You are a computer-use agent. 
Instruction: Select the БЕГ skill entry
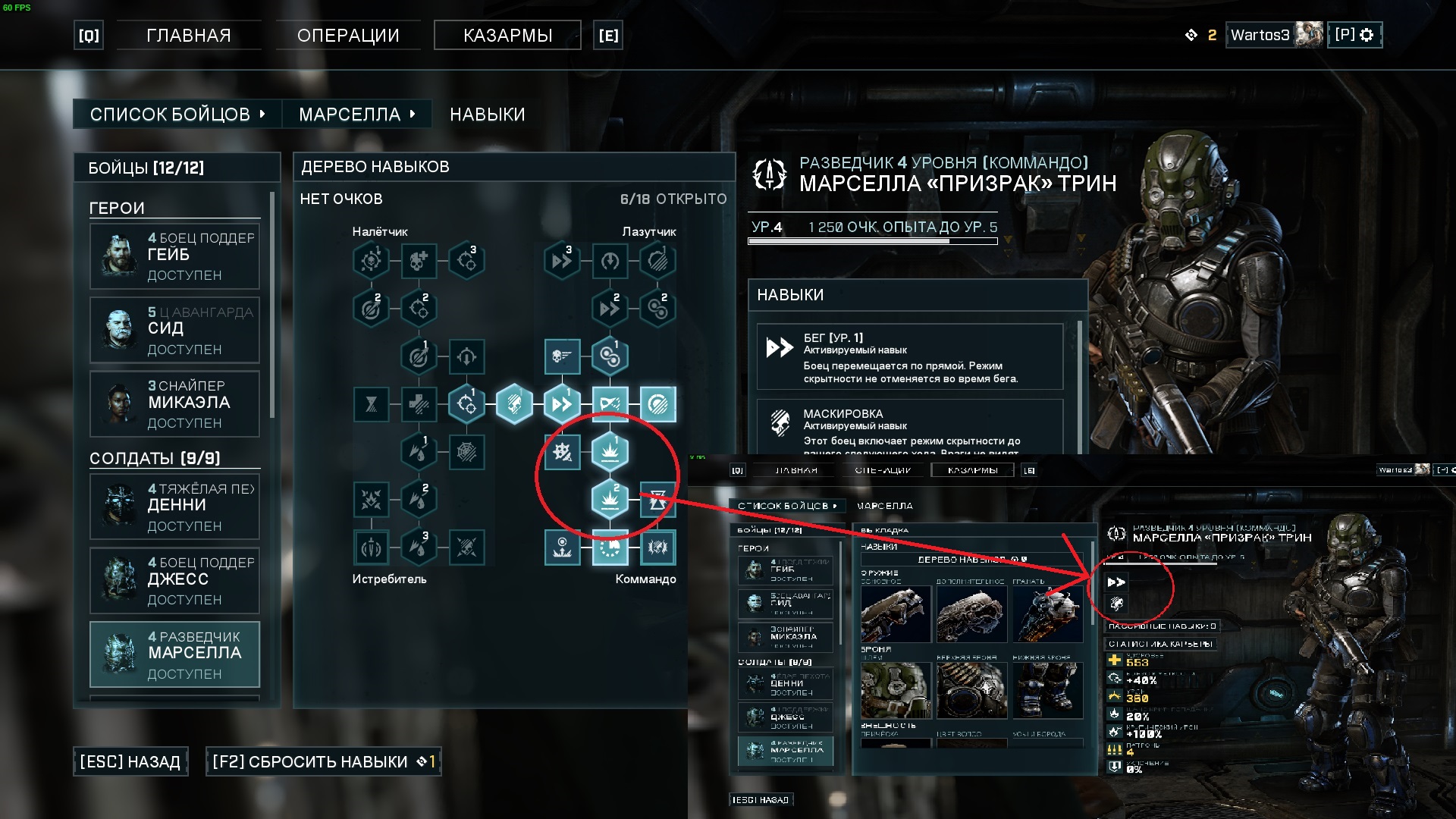910,357
